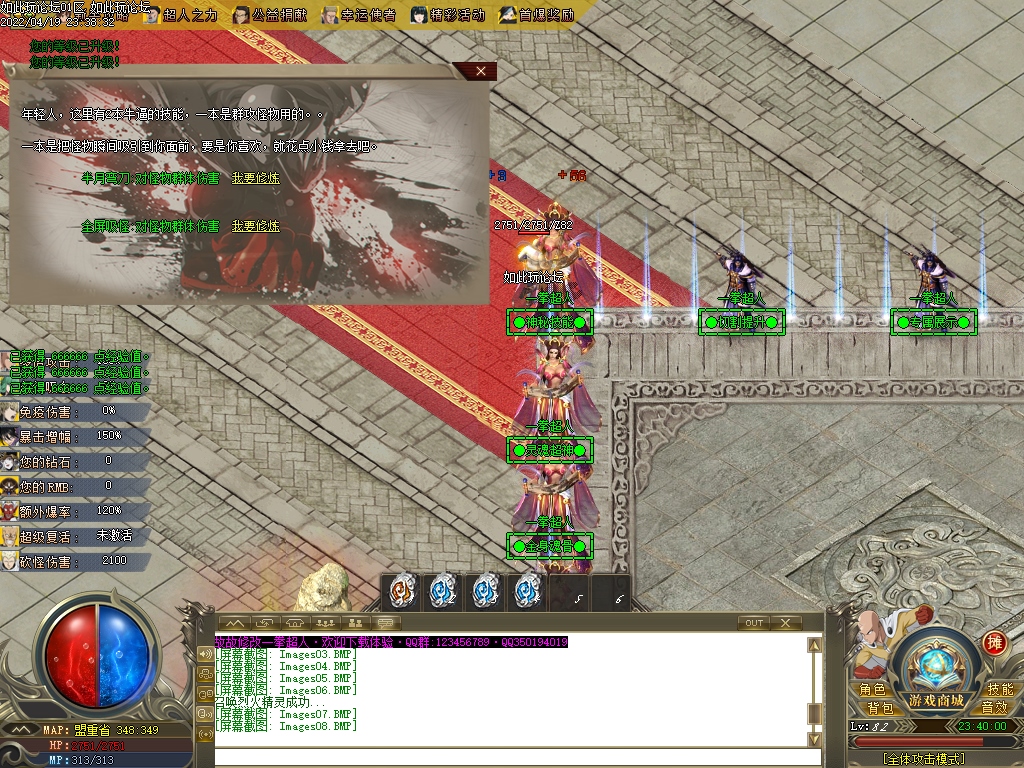Screen dimensions: 1024x768
Task: Open the 精彩活动 events menu
Action: (448, 15)
